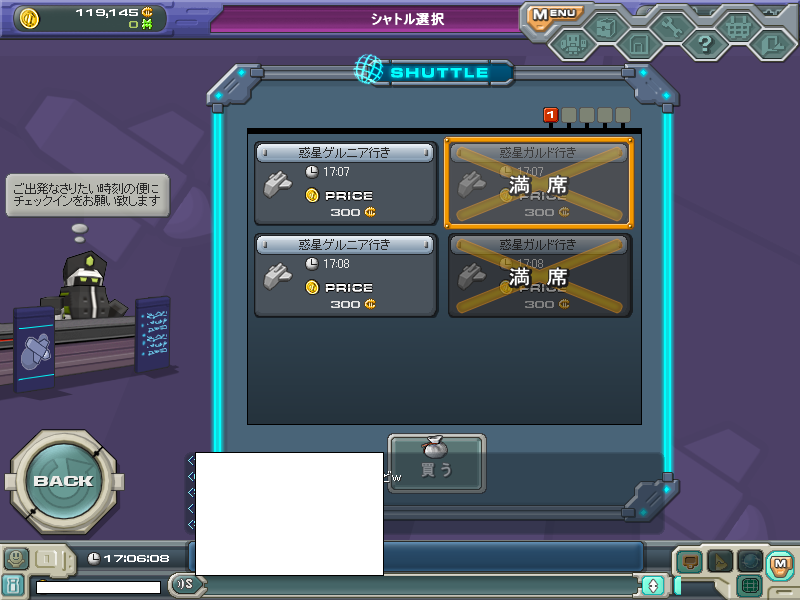This screenshot has height=600, width=800.
Task: Go back with the round BACK button
Action: click(63, 481)
